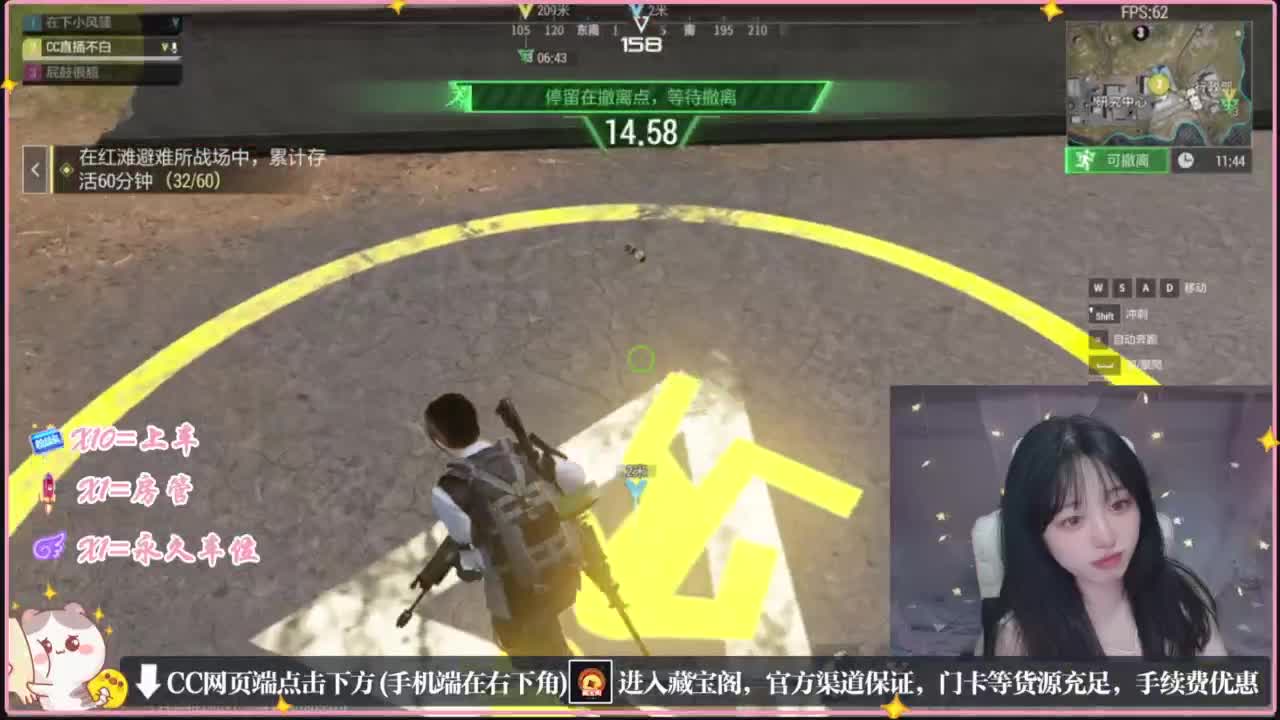Select the clock icon next to 11:44
This screenshot has height=720, width=1280.
[1187, 158]
